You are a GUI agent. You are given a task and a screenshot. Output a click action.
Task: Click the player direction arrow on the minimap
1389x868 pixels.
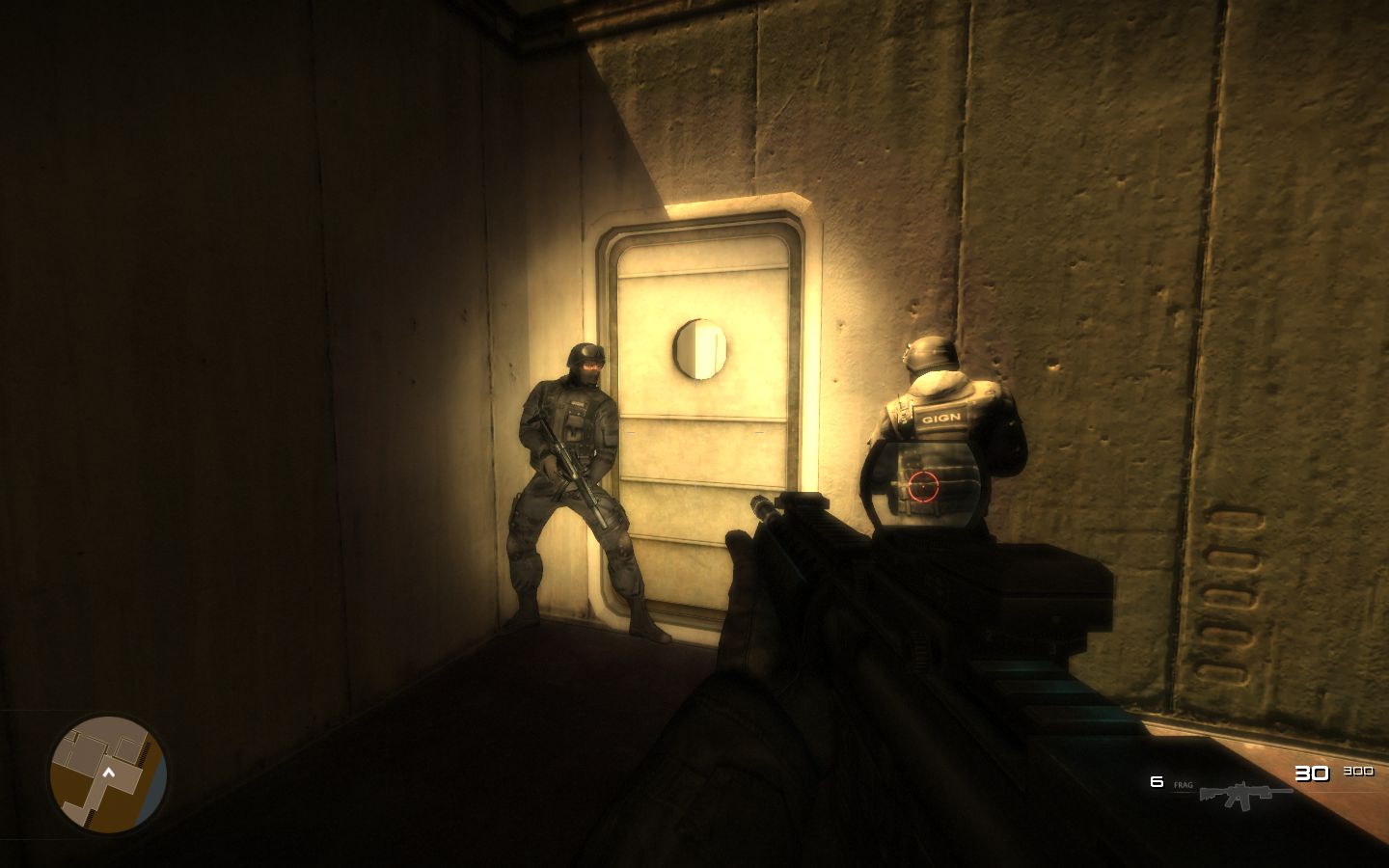[108, 773]
